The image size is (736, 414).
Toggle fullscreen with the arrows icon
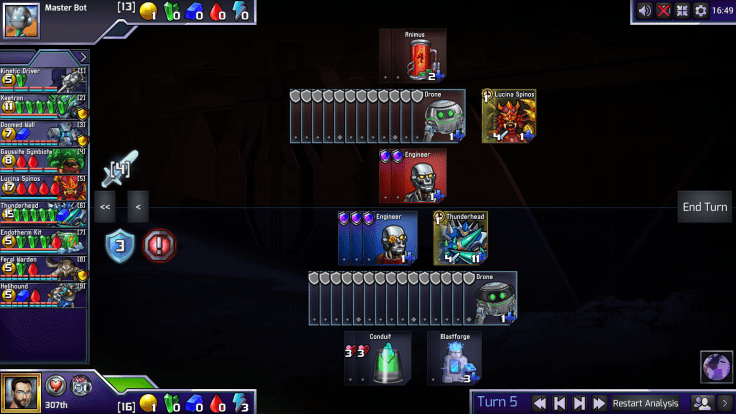(x=682, y=11)
